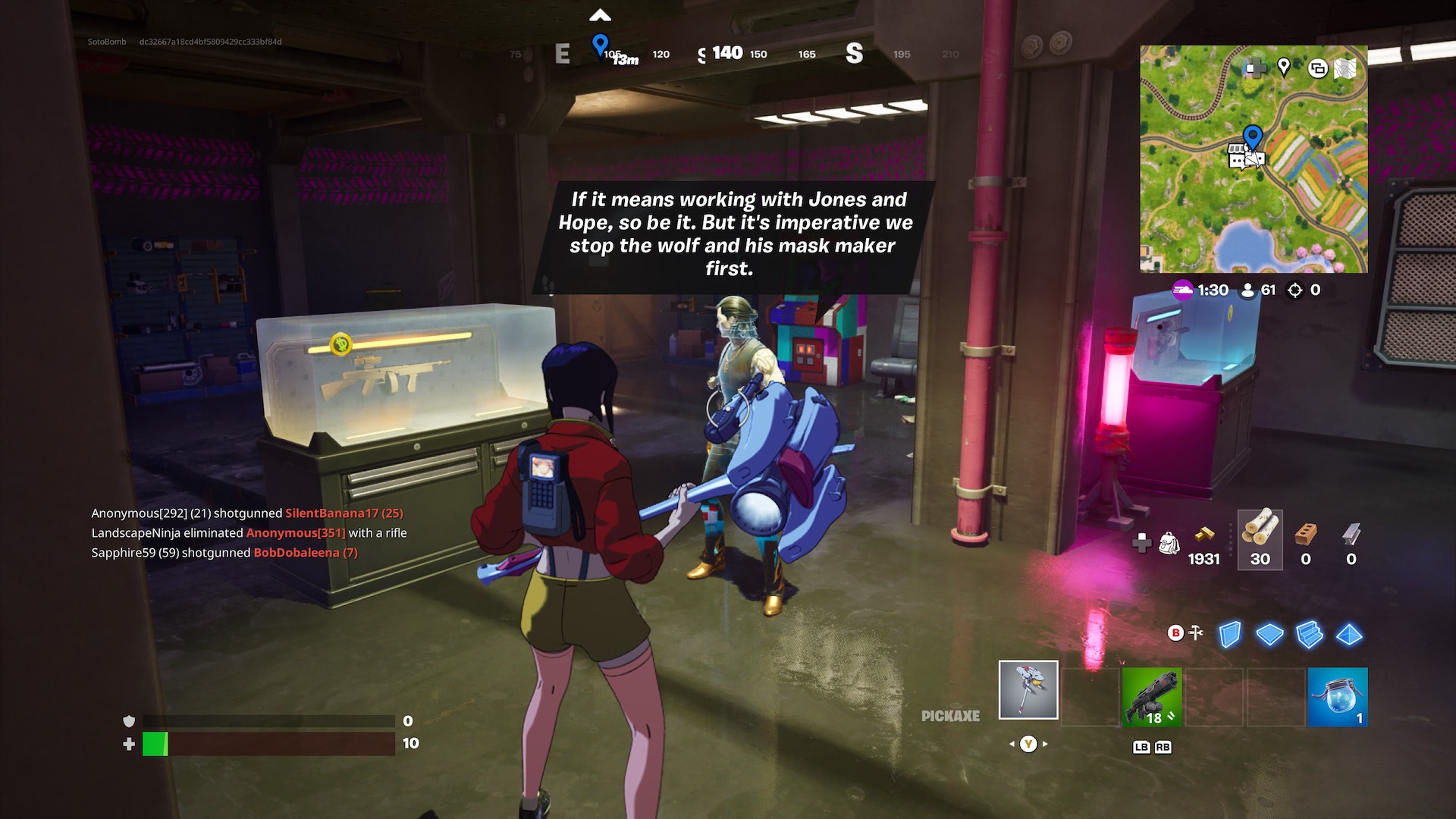This screenshot has height=819, width=1456.
Task: Equip the green shotgun with 18 ammo
Action: pos(1151,697)
